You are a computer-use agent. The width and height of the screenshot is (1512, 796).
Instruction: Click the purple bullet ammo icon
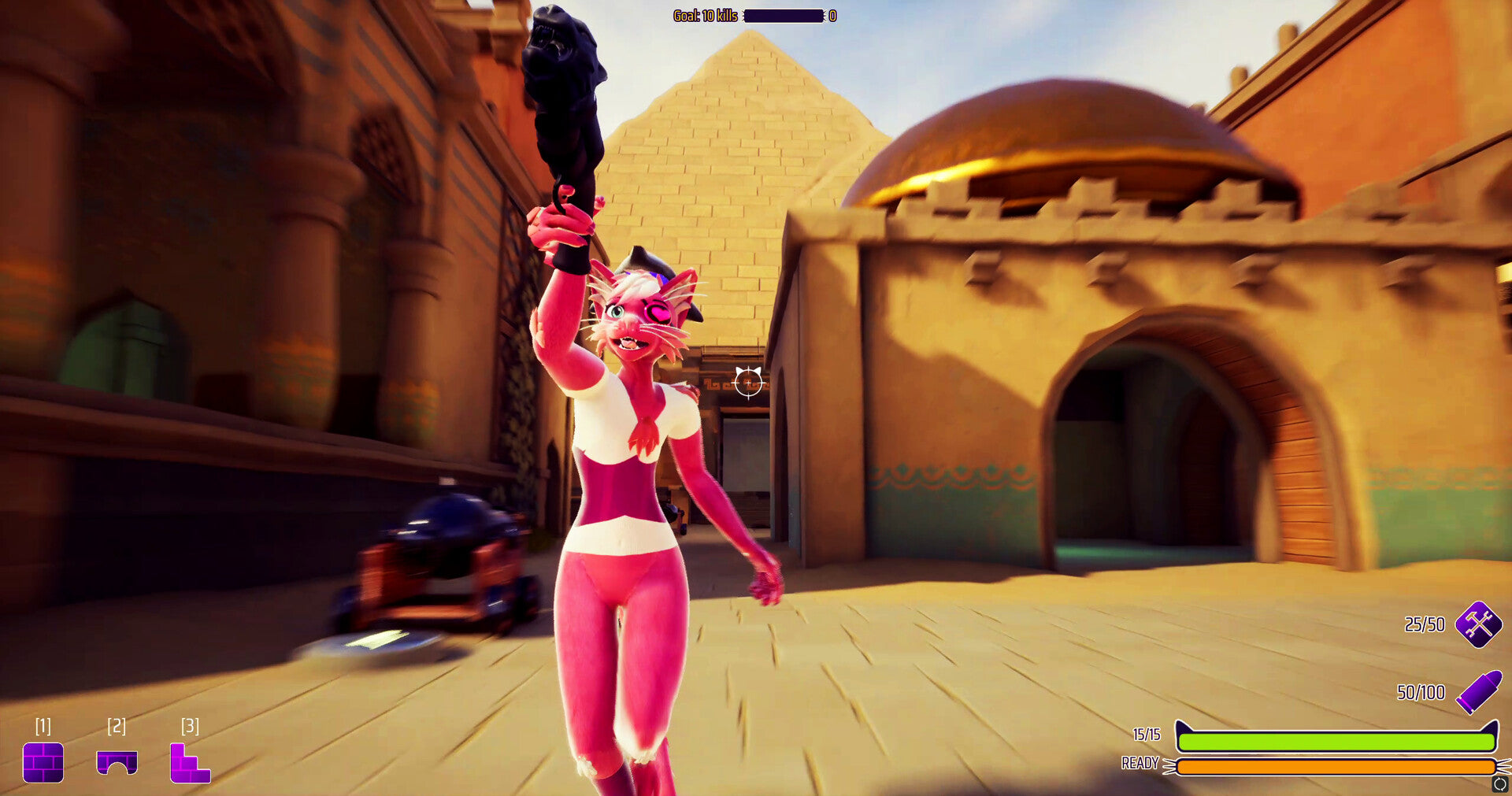click(x=1478, y=692)
